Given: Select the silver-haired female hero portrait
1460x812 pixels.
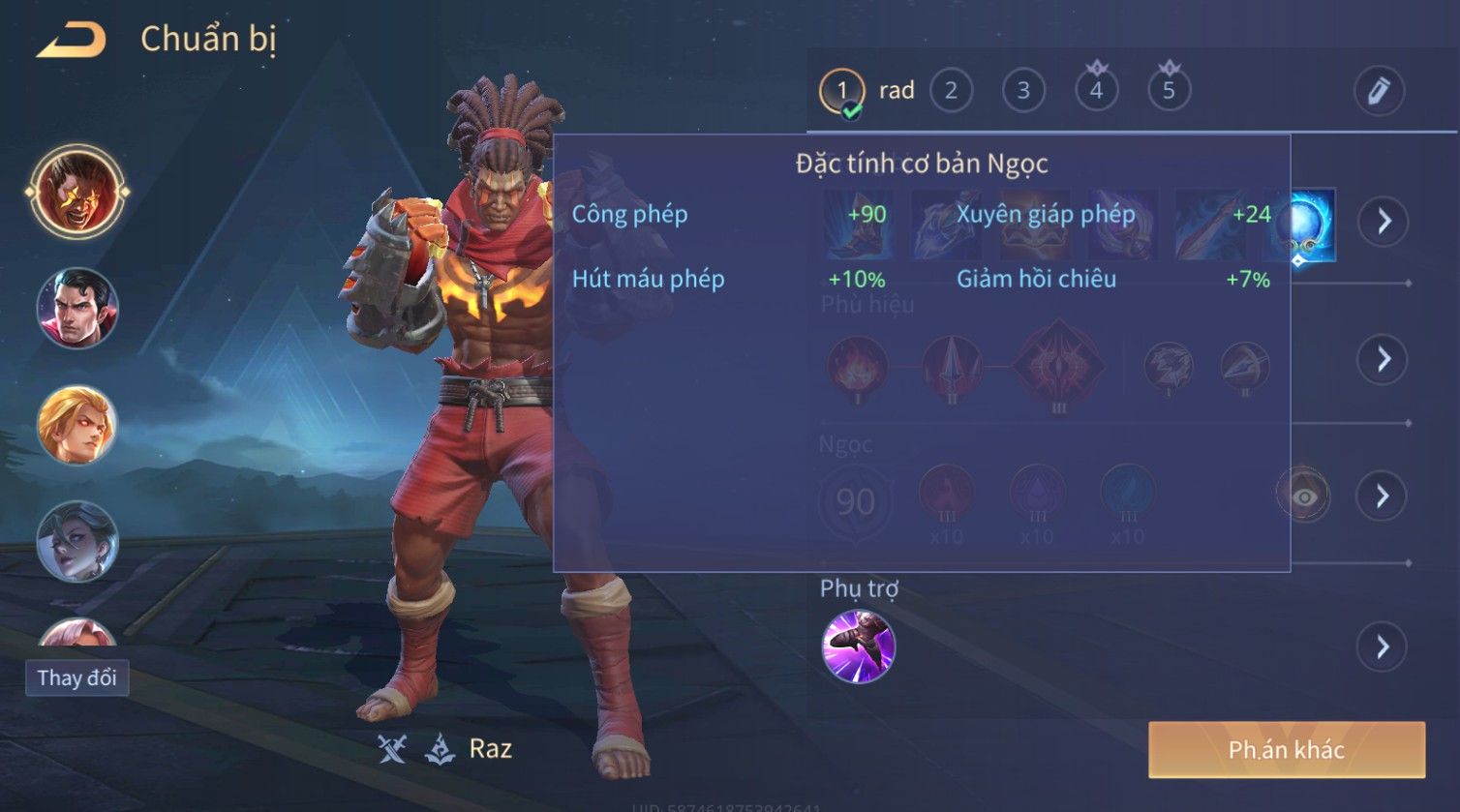Looking at the screenshot, I should (77, 541).
